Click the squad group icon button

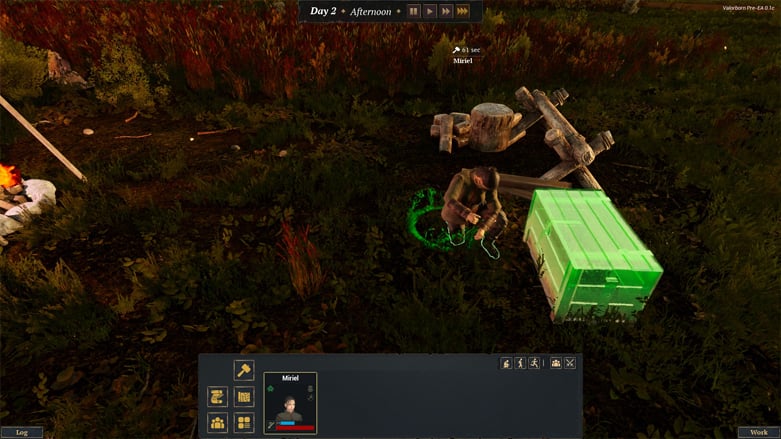556,363
